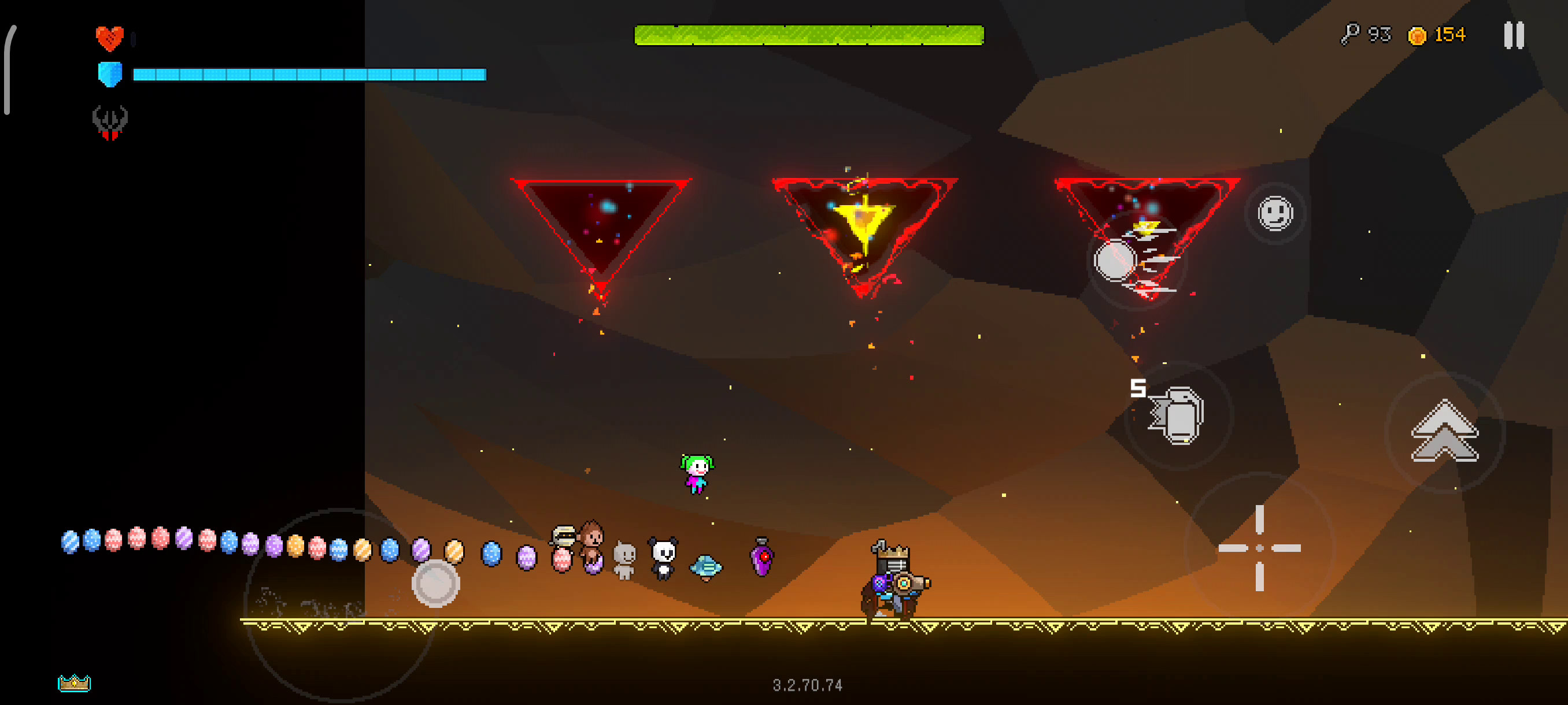
Task: Pause the game with the pause button
Action: point(1513,35)
